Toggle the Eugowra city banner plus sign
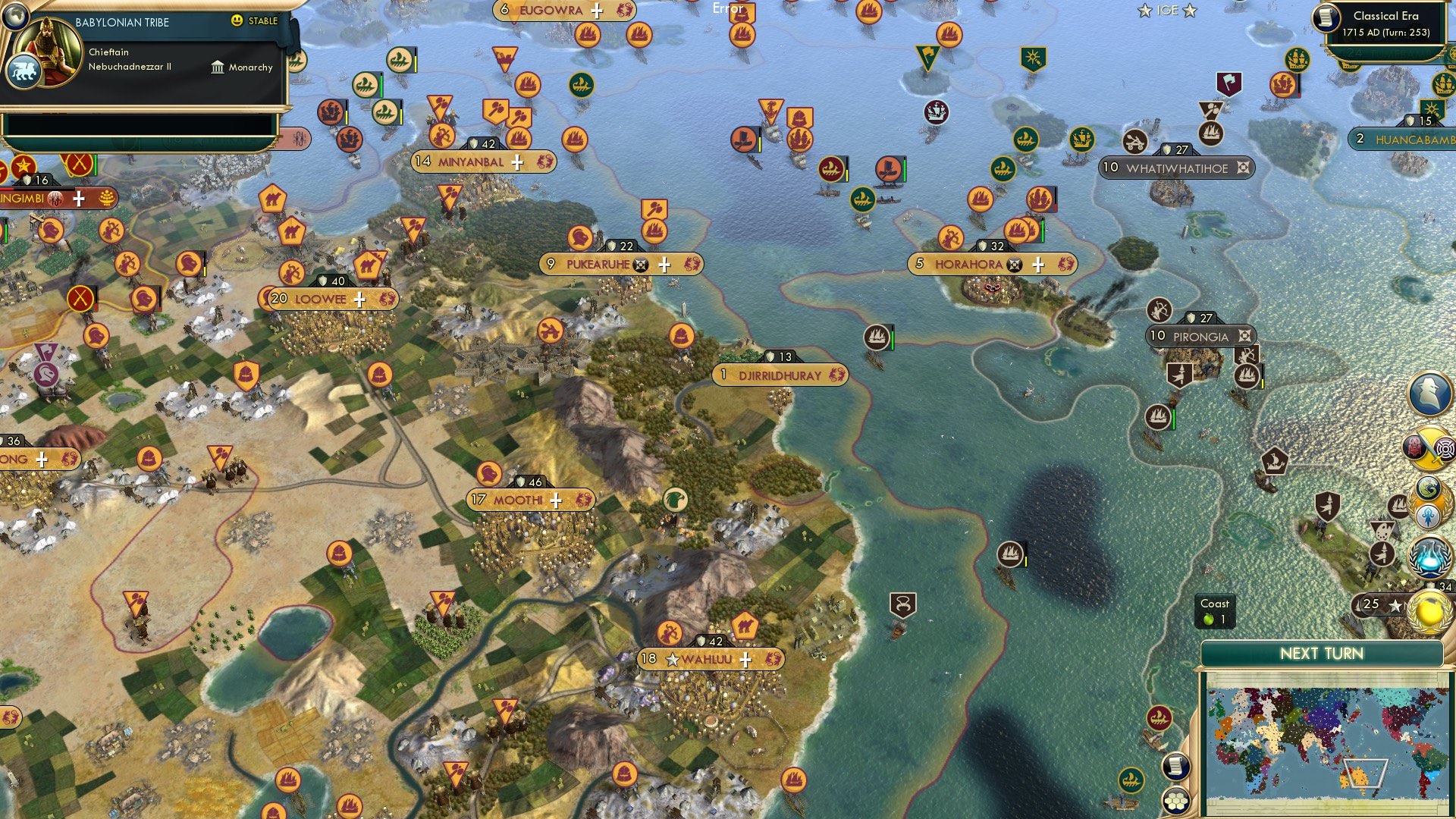1456x819 pixels. 598,11
